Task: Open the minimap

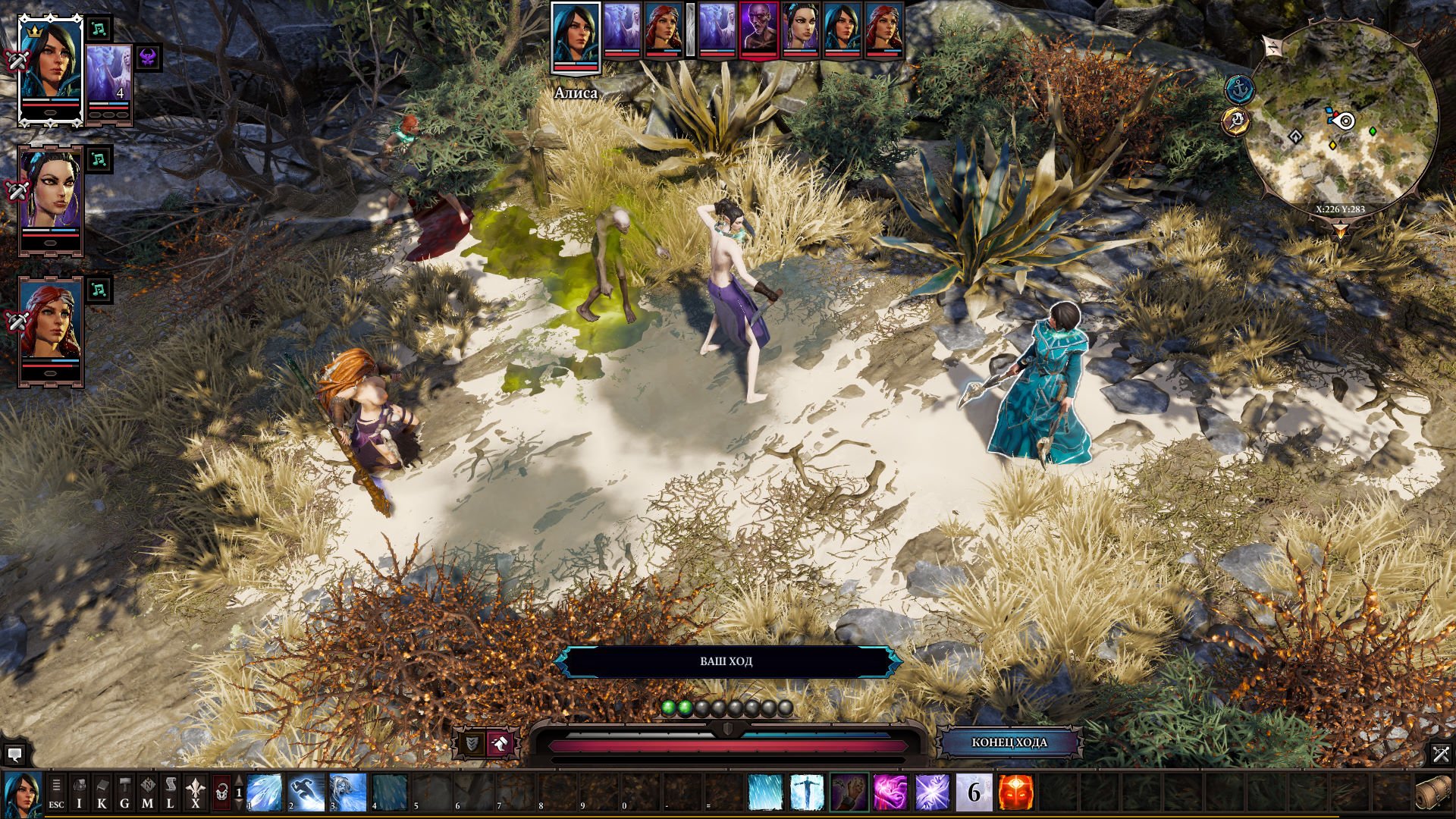Action: (x=1341, y=120)
